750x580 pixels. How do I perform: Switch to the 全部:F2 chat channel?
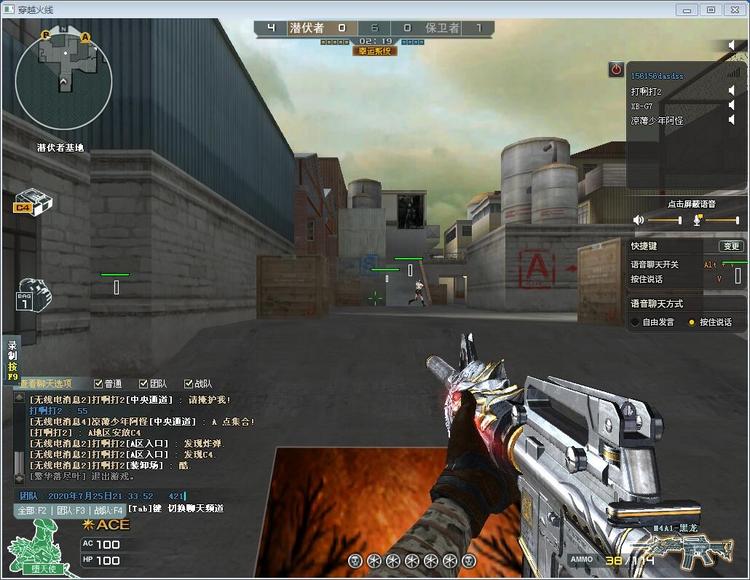pos(31,510)
